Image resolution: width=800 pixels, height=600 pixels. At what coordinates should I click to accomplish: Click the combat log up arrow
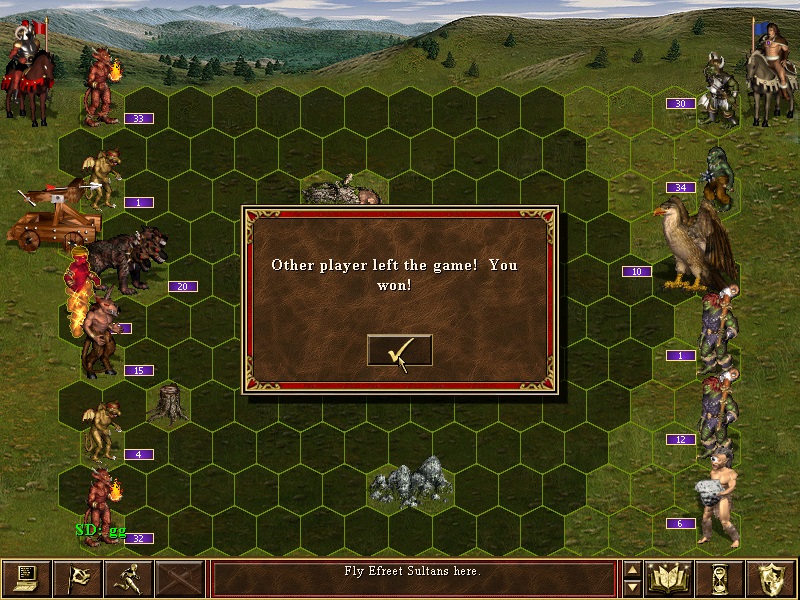(x=631, y=569)
